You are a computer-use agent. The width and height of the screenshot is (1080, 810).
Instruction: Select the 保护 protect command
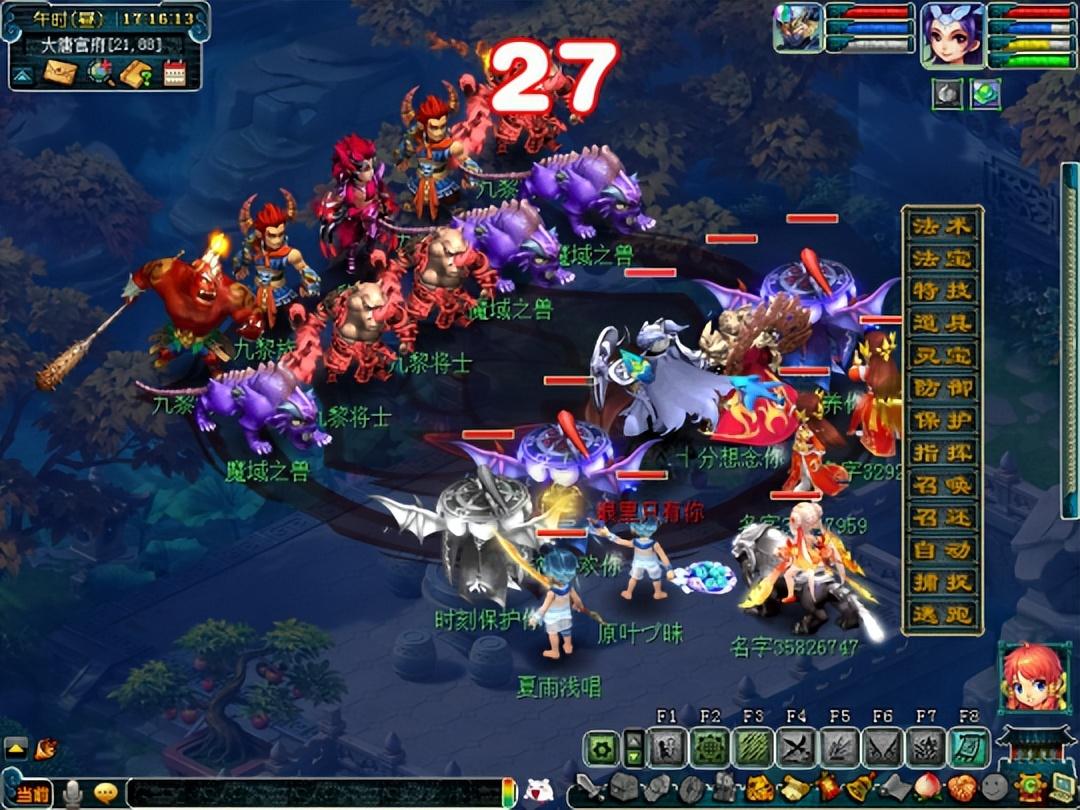click(x=942, y=421)
